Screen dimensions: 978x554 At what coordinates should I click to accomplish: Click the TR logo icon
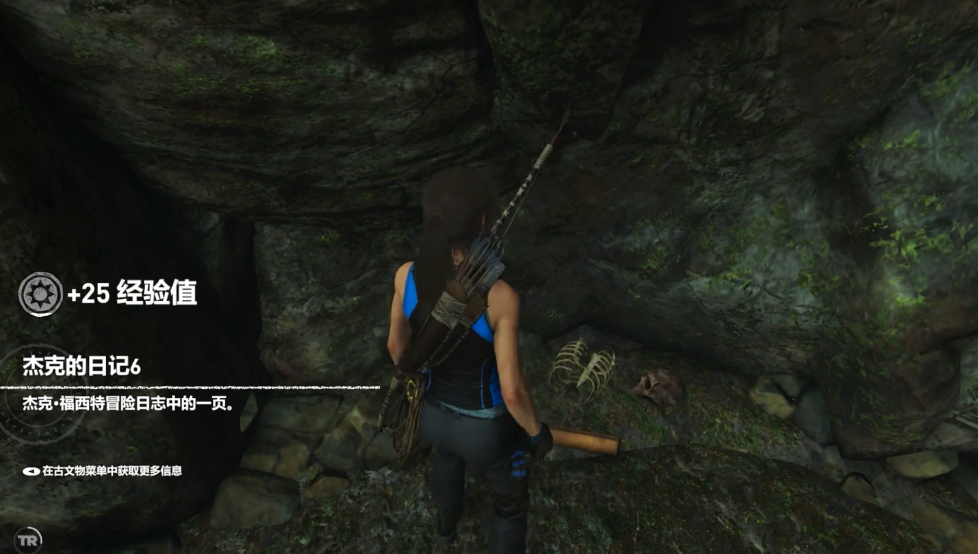coord(30,537)
